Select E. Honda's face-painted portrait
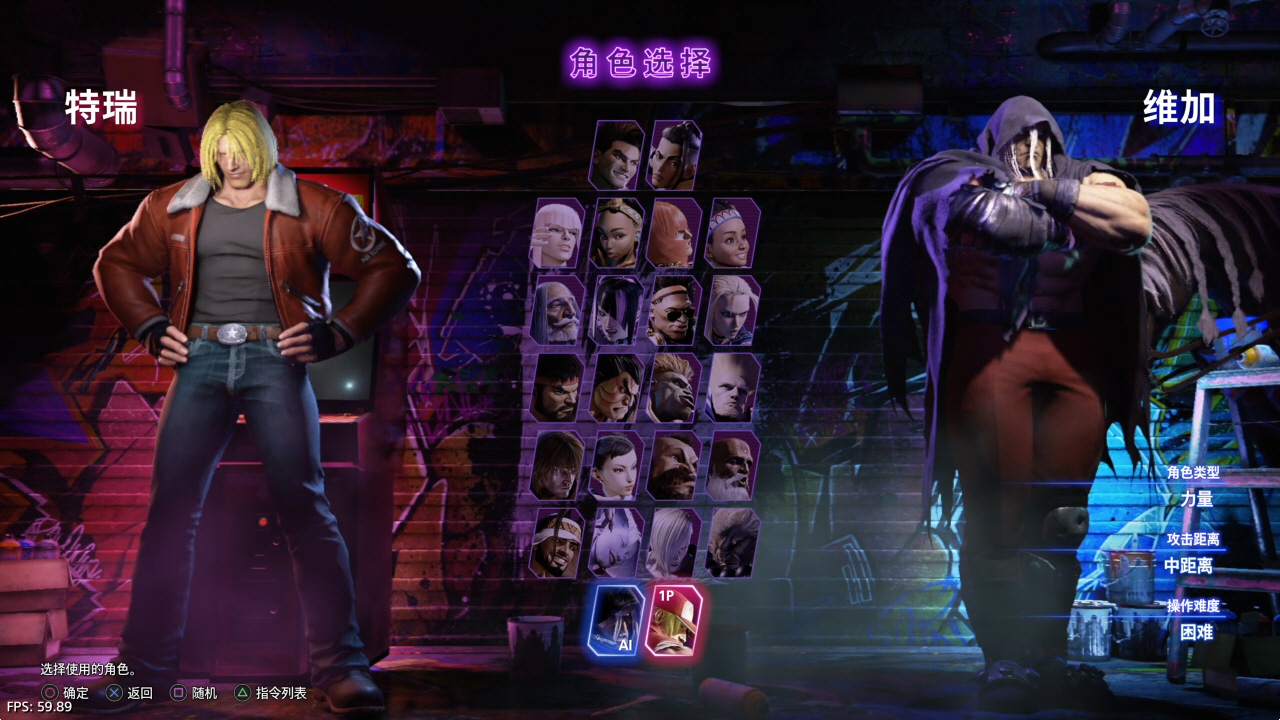1280x720 pixels. (616, 388)
